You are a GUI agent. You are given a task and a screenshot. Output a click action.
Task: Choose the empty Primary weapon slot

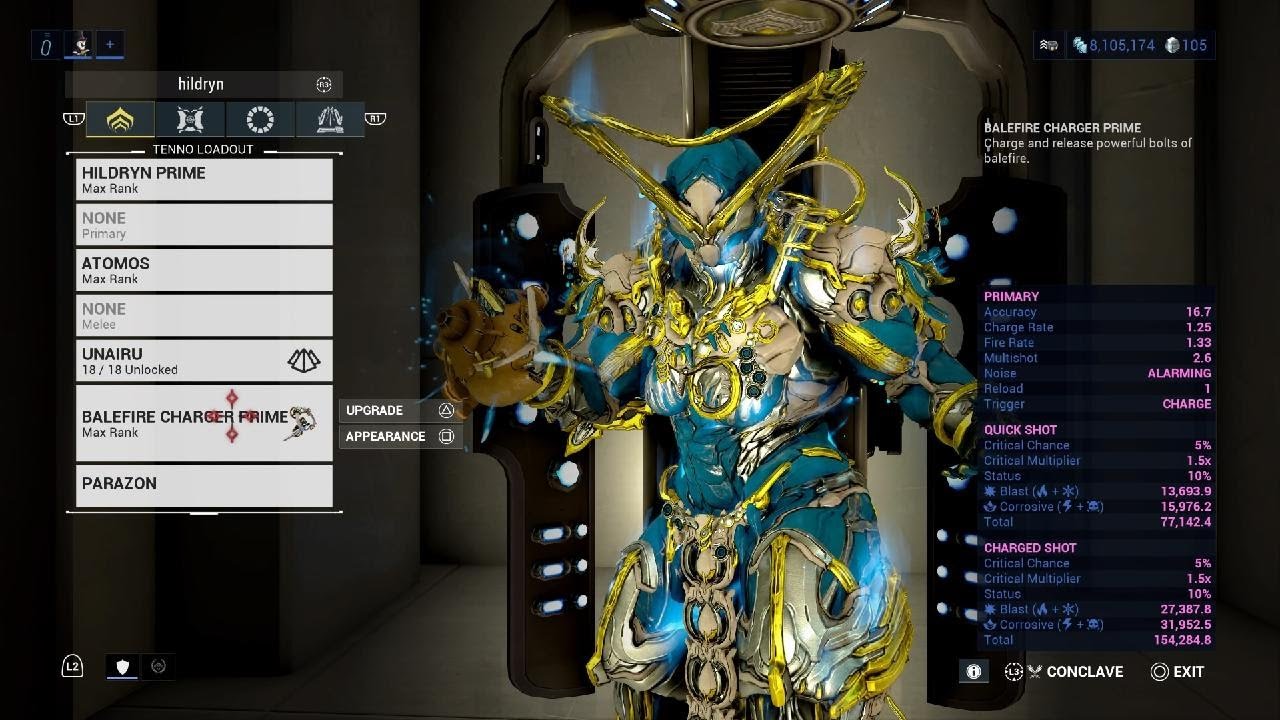(x=204, y=225)
